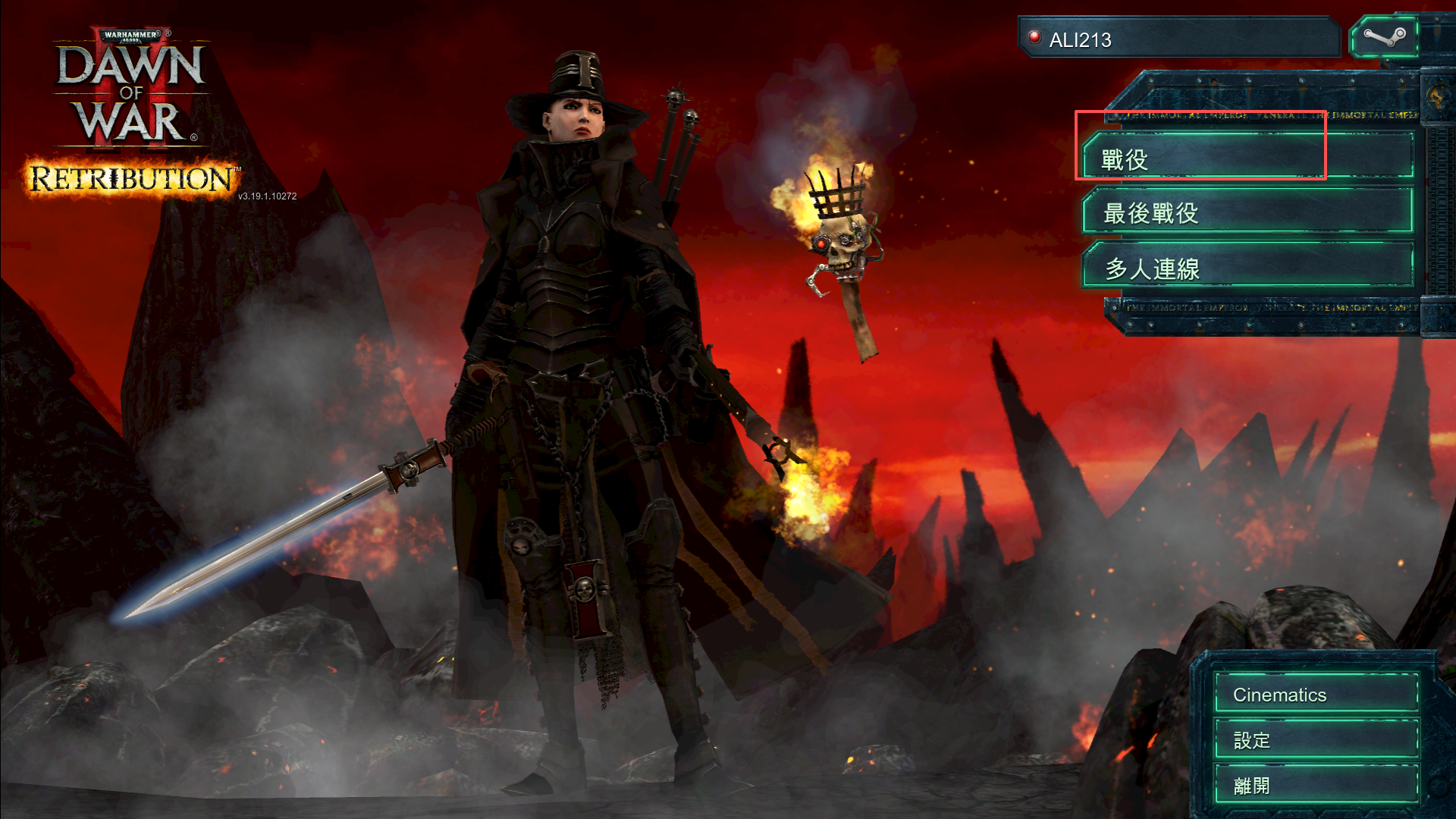Screen dimensions: 1456x819
Task: Select the ALI213 player profile bar
Action: pos(1179,39)
